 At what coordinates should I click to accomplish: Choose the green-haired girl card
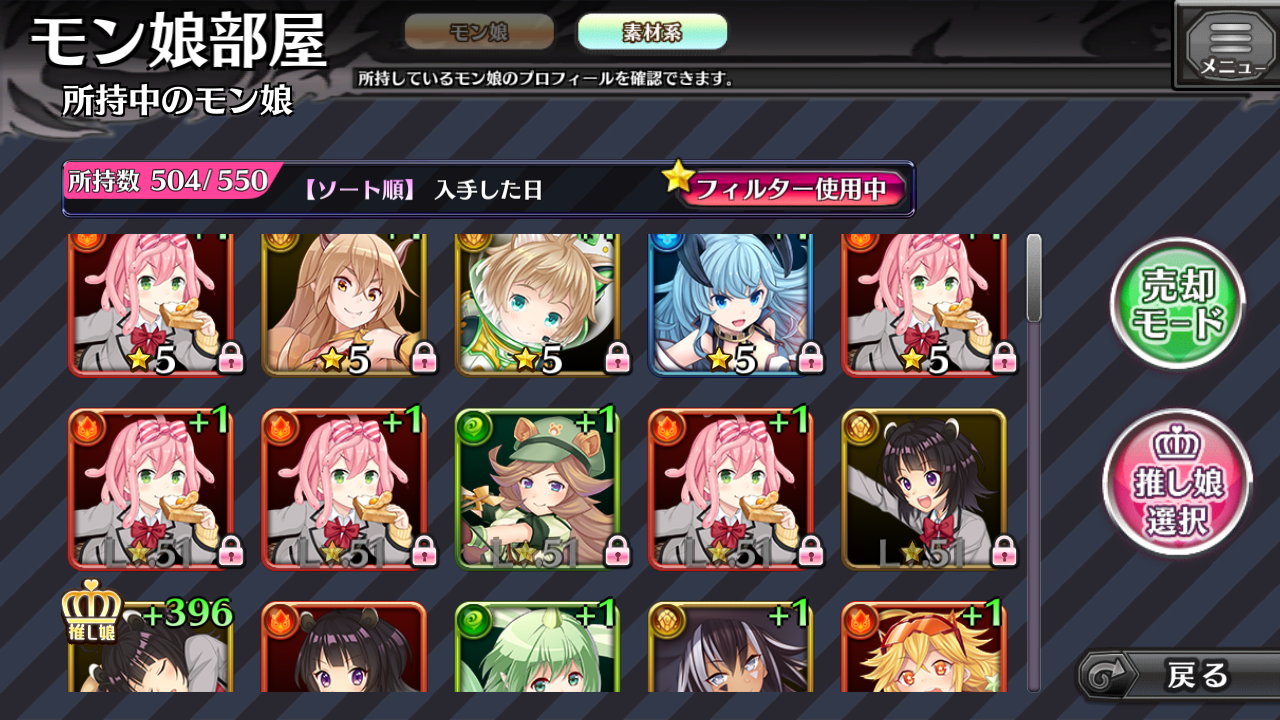click(x=538, y=647)
